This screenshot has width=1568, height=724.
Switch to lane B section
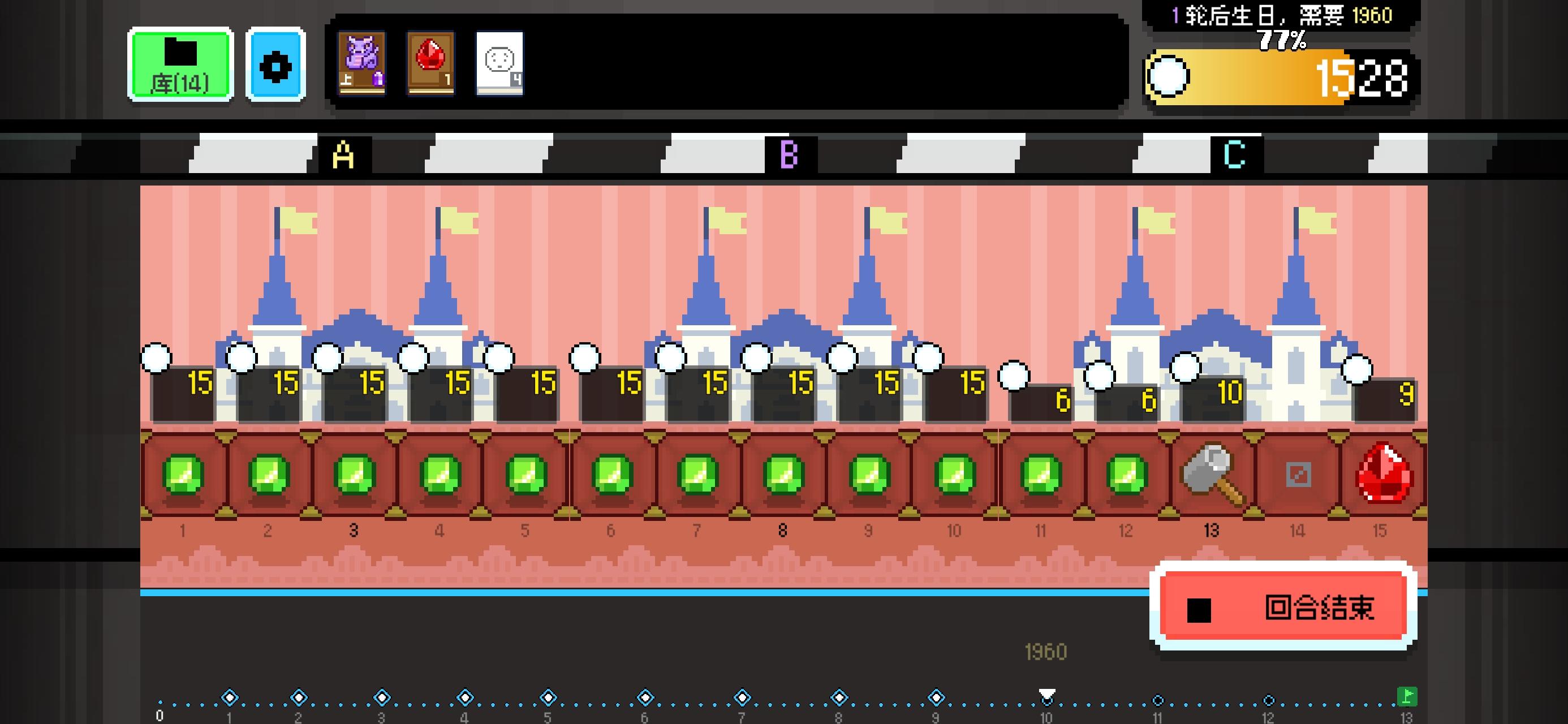[790, 153]
